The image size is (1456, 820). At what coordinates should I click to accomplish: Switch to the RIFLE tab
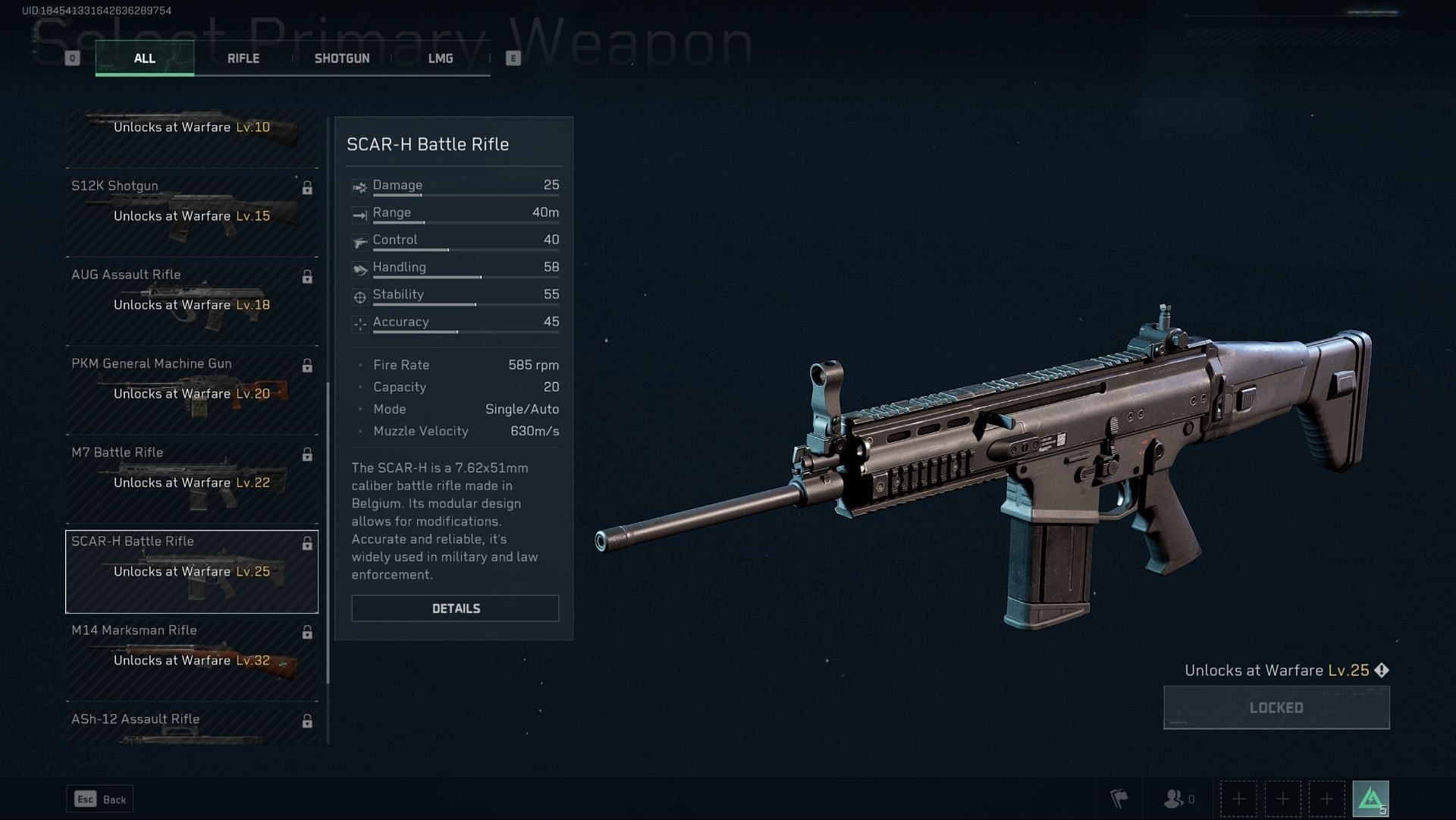(x=243, y=58)
